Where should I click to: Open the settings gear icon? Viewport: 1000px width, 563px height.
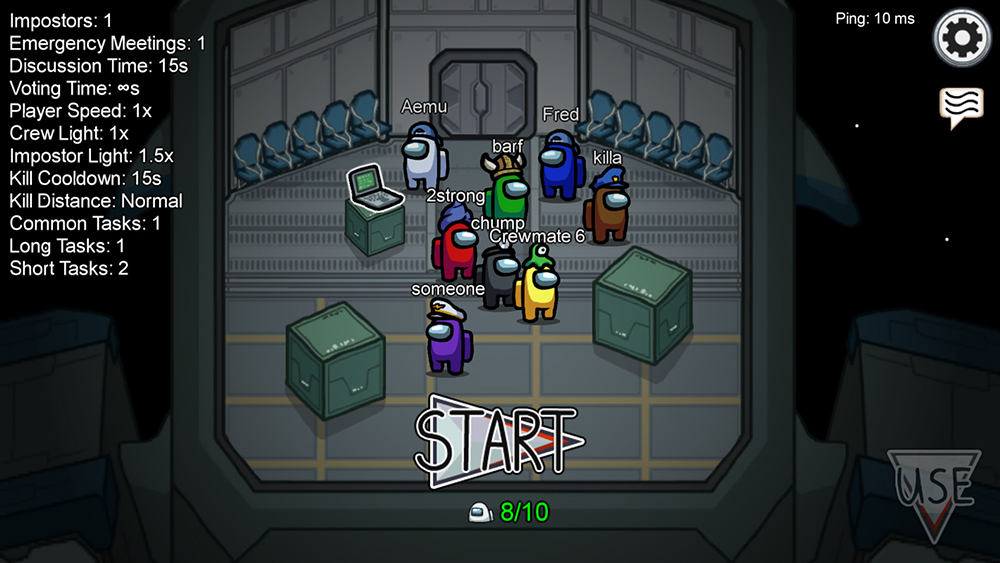click(x=961, y=39)
